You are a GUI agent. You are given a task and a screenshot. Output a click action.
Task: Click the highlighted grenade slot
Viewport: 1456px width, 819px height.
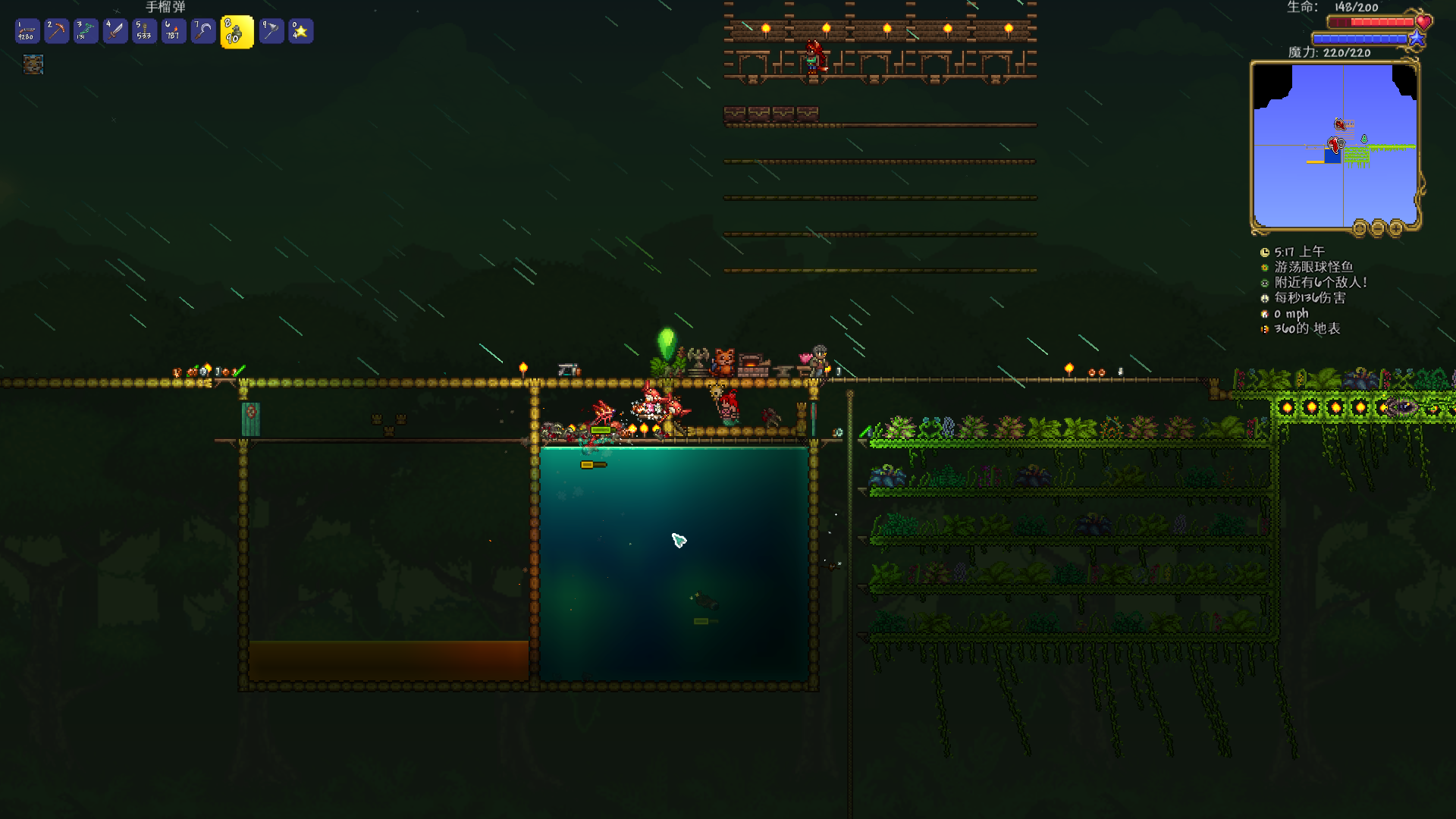coord(237,33)
